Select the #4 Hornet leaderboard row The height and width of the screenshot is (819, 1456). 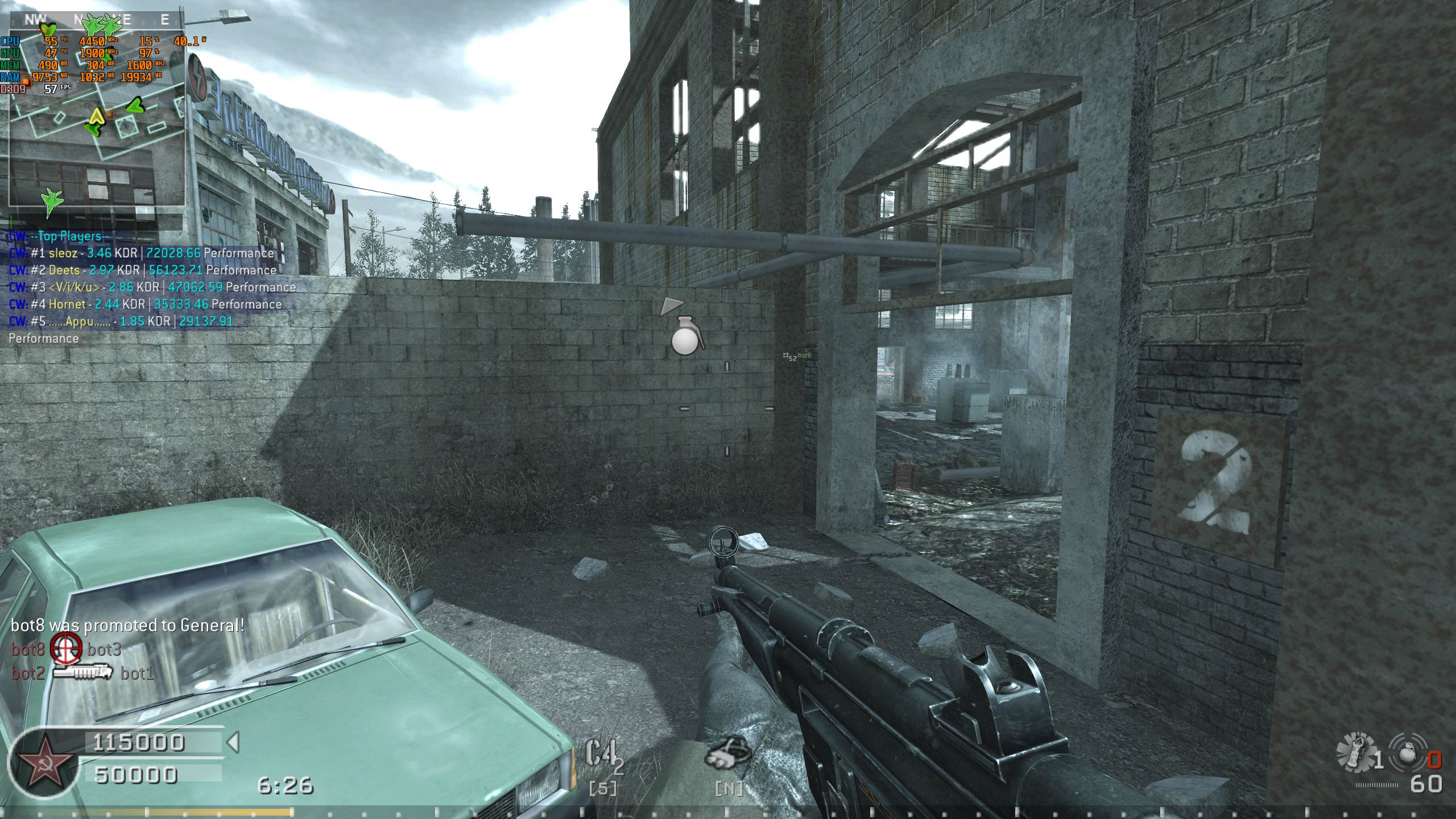click(146, 304)
